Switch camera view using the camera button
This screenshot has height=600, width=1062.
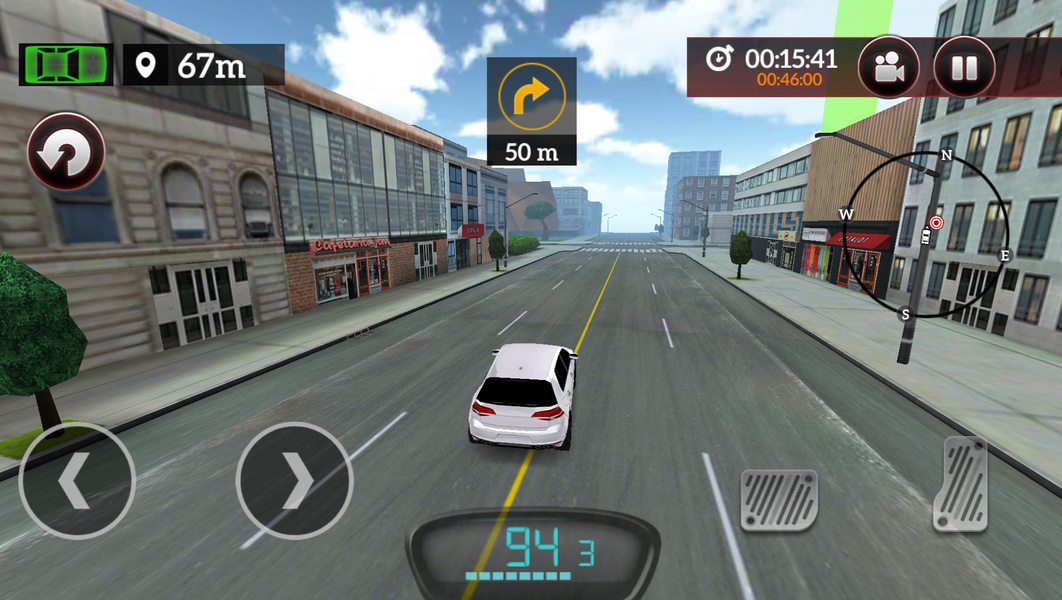click(888, 67)
